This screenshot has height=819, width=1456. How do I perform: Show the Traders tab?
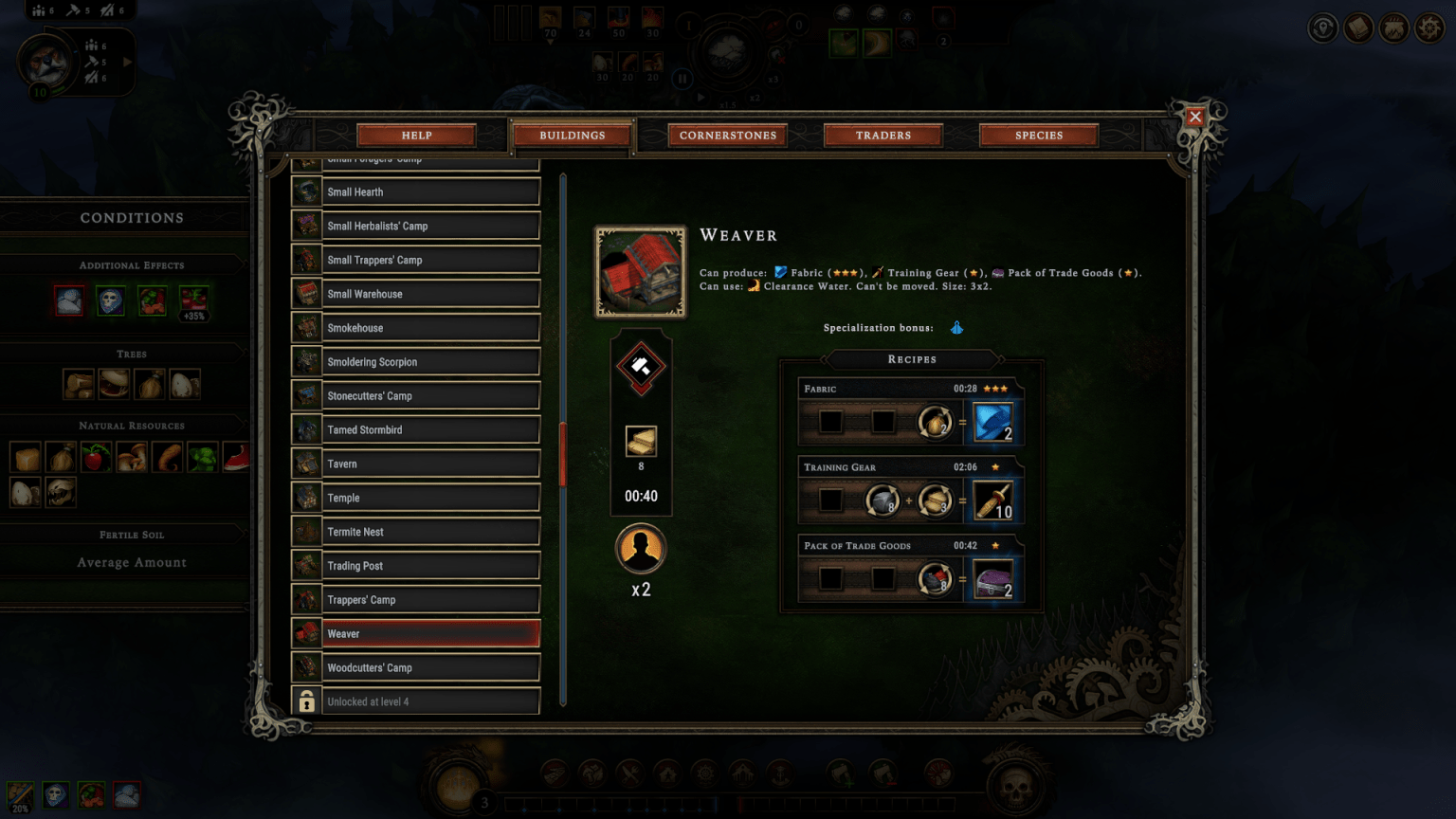[x=883, y=136]
